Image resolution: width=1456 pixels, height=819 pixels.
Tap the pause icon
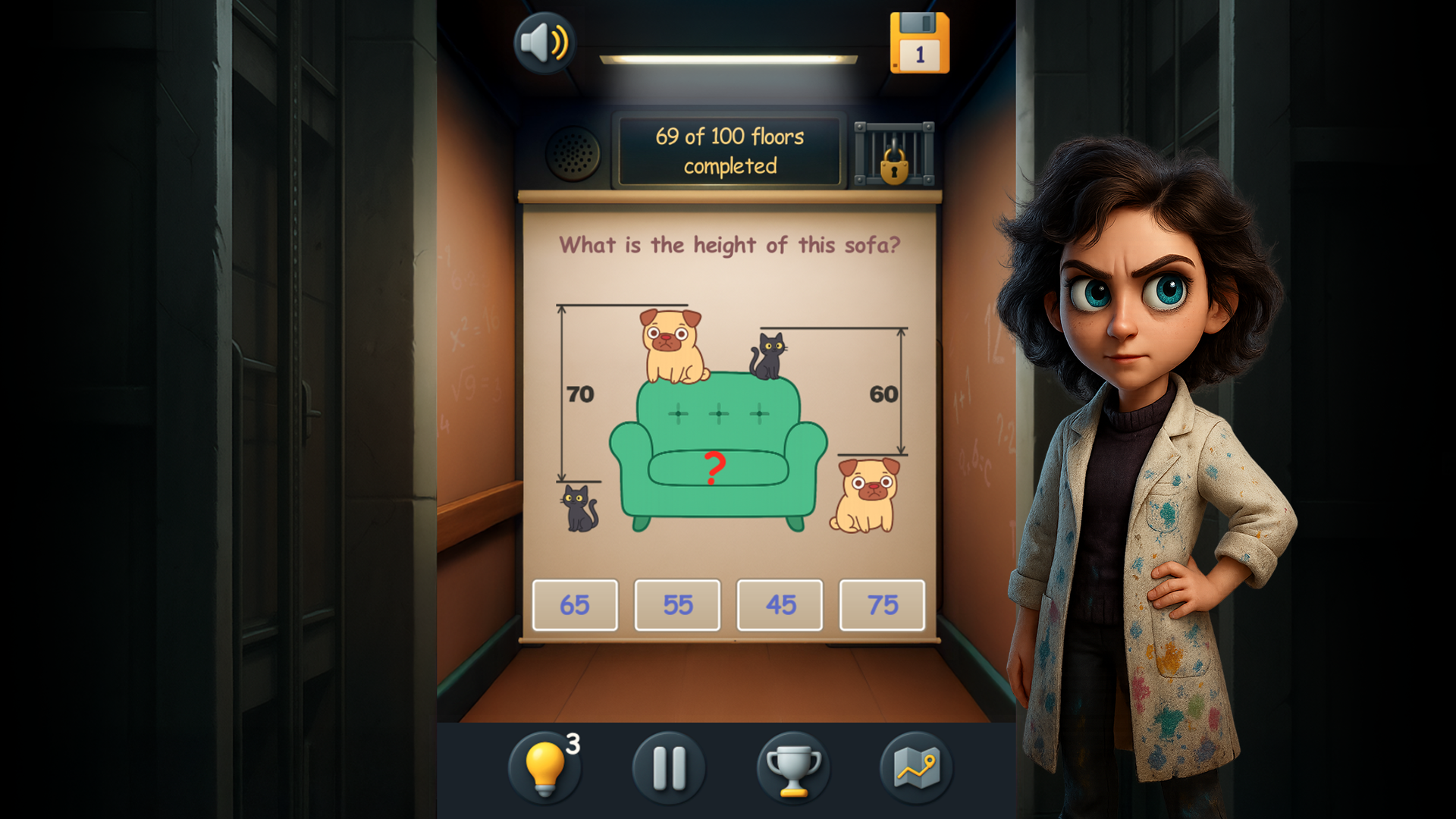[x=668, y=767]
